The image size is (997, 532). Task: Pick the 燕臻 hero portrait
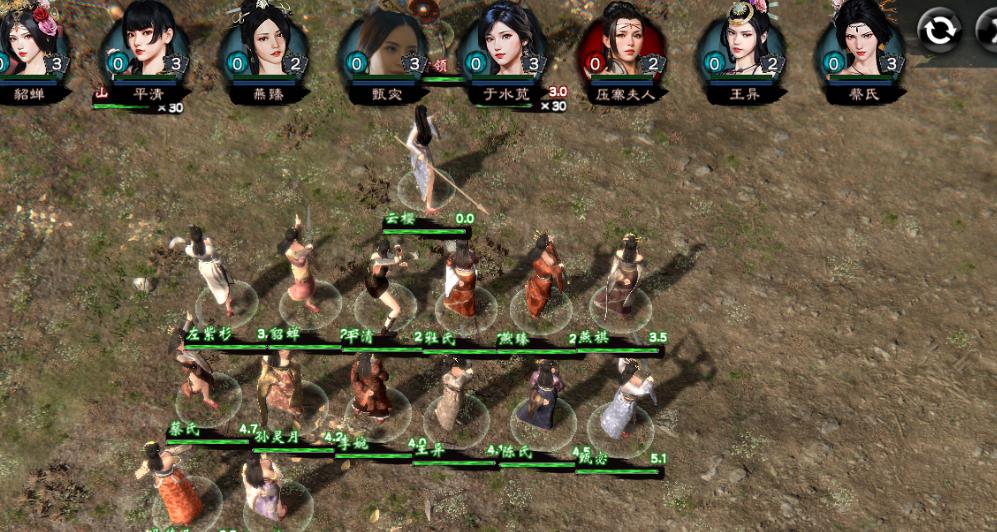[264, 40]
